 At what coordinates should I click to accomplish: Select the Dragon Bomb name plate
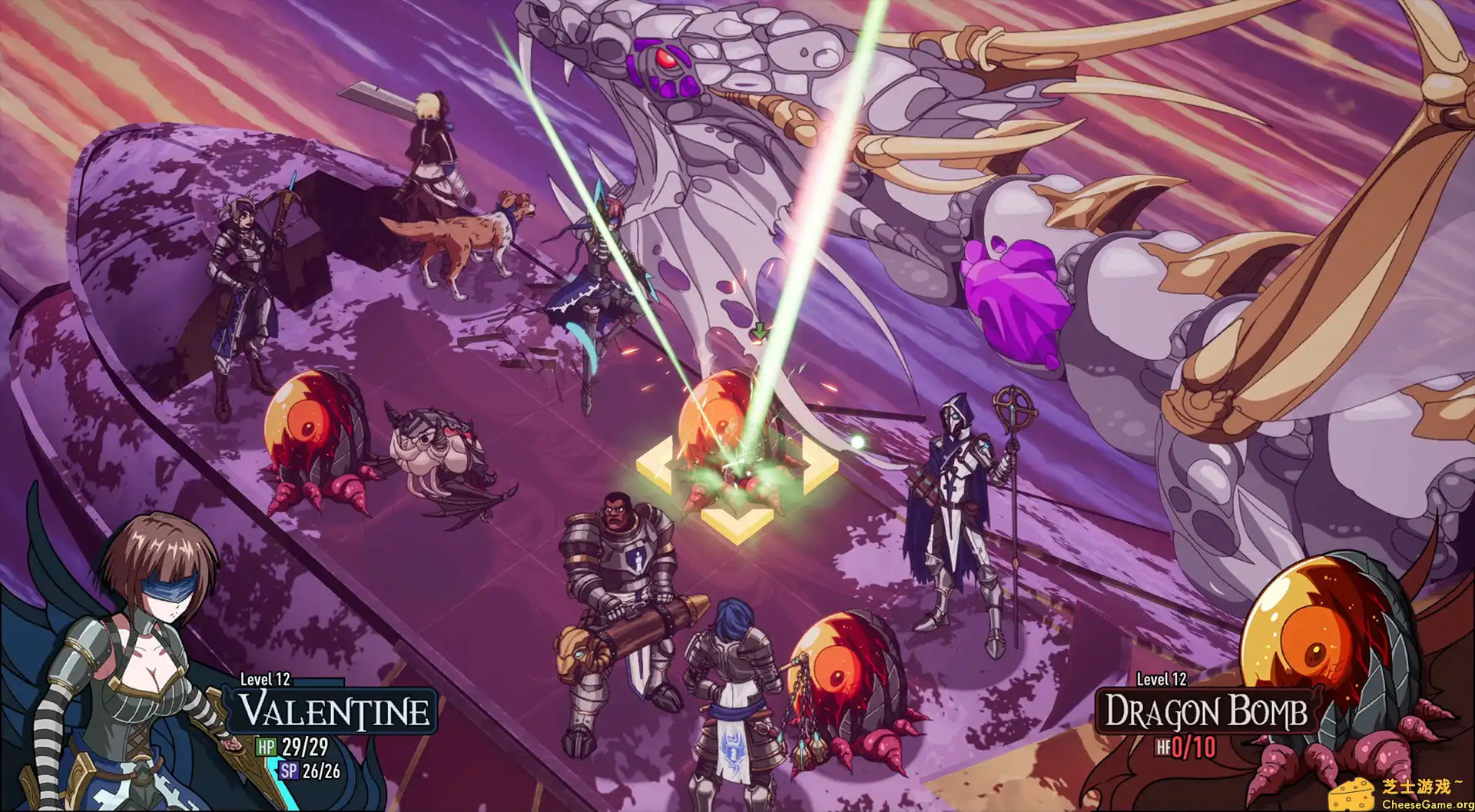click(x=1205, y=711)
